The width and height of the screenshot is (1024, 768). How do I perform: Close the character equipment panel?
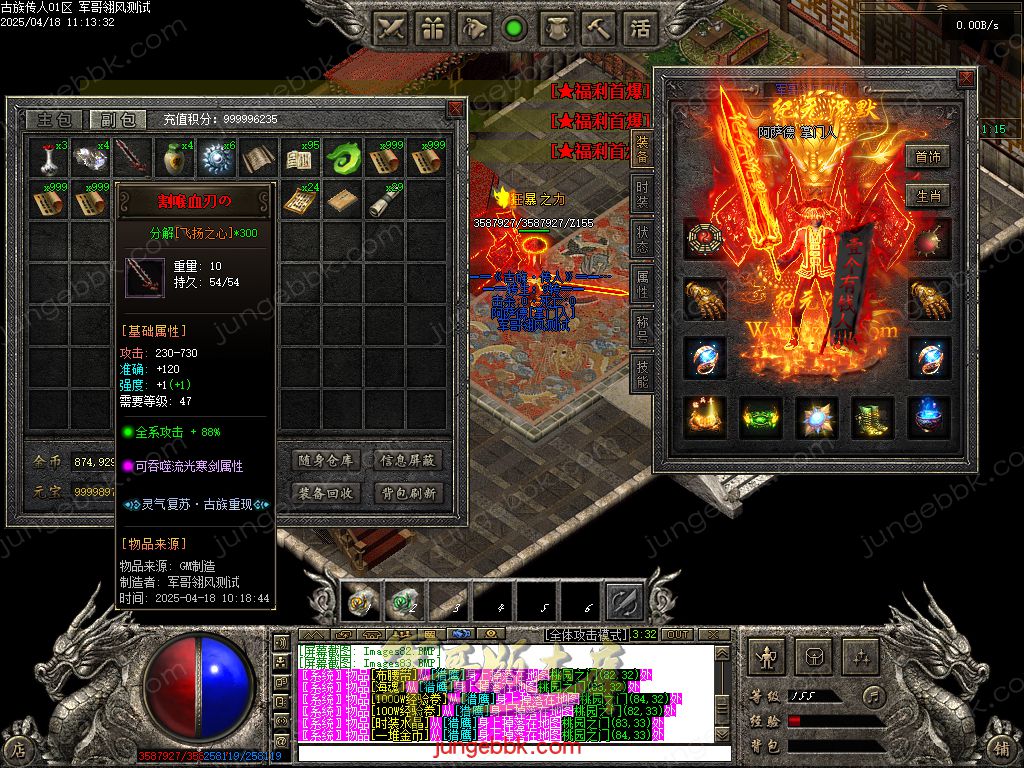pyautogui.click(x=965, y=78)
